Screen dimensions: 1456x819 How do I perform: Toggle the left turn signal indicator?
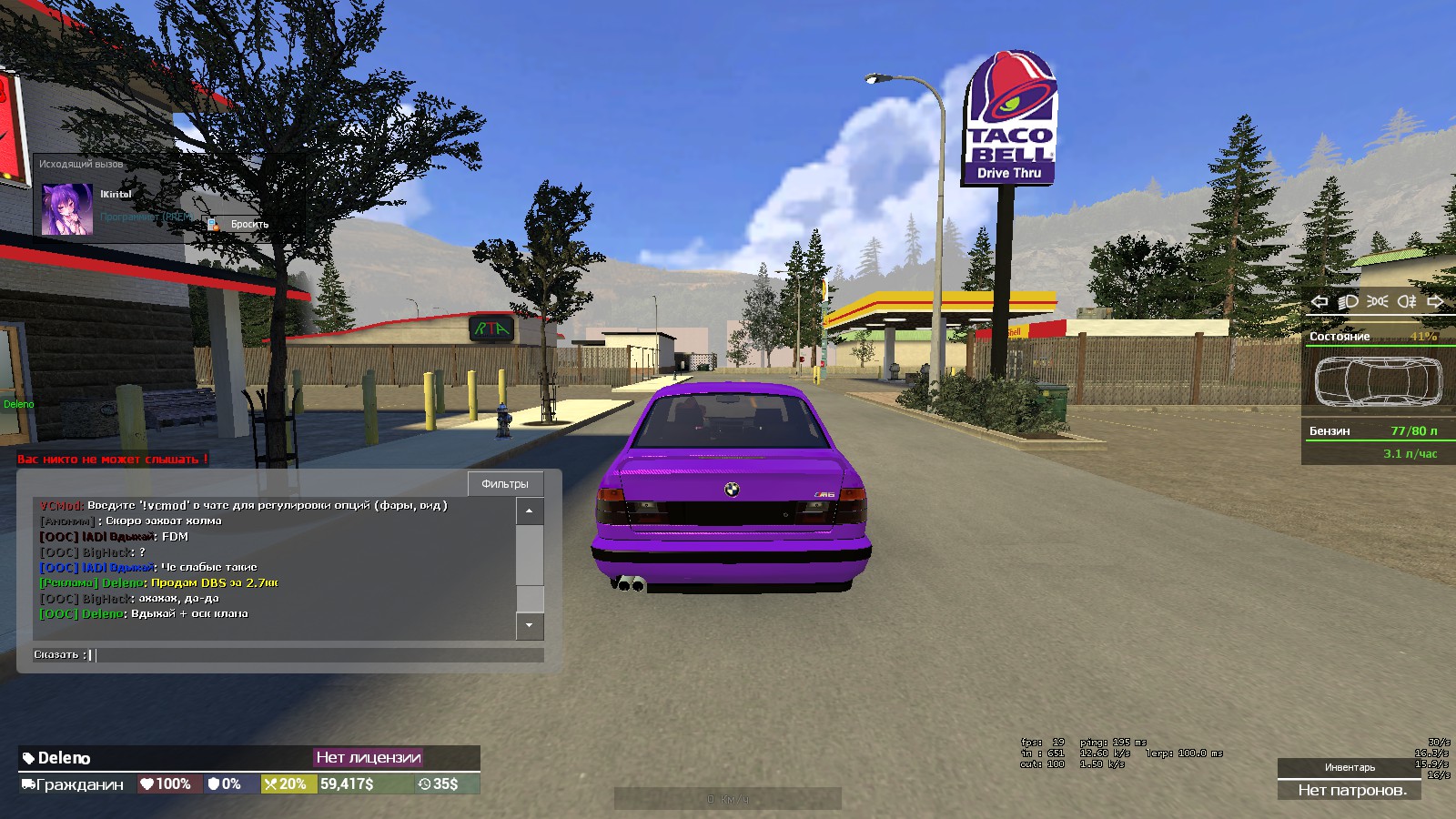[1319, 301]
